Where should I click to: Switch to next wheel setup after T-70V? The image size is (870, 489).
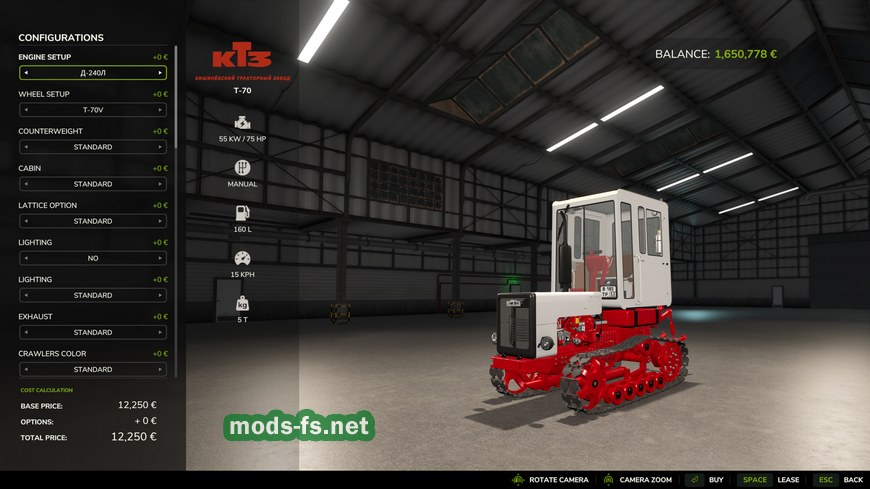(160, 110)
